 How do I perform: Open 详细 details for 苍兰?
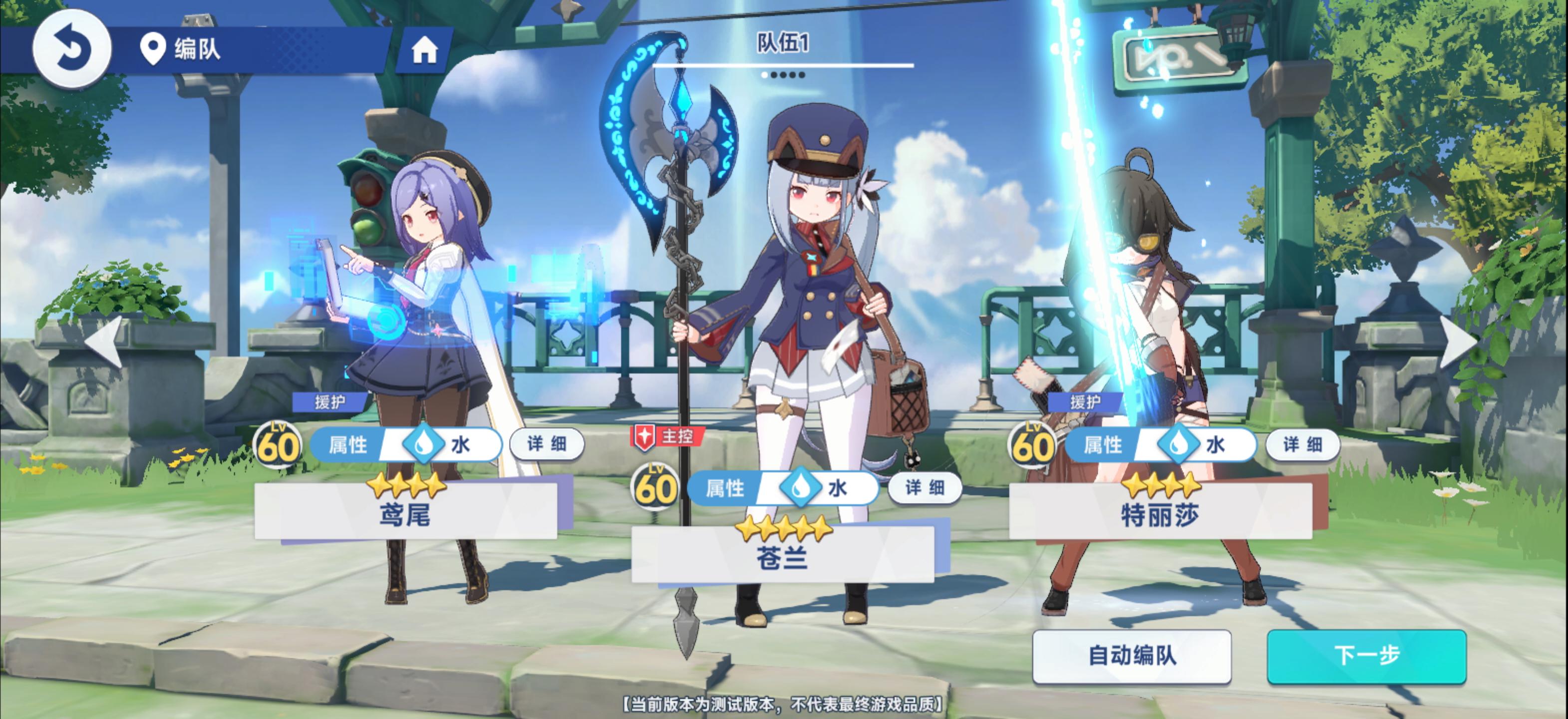(x=924, y=488)
